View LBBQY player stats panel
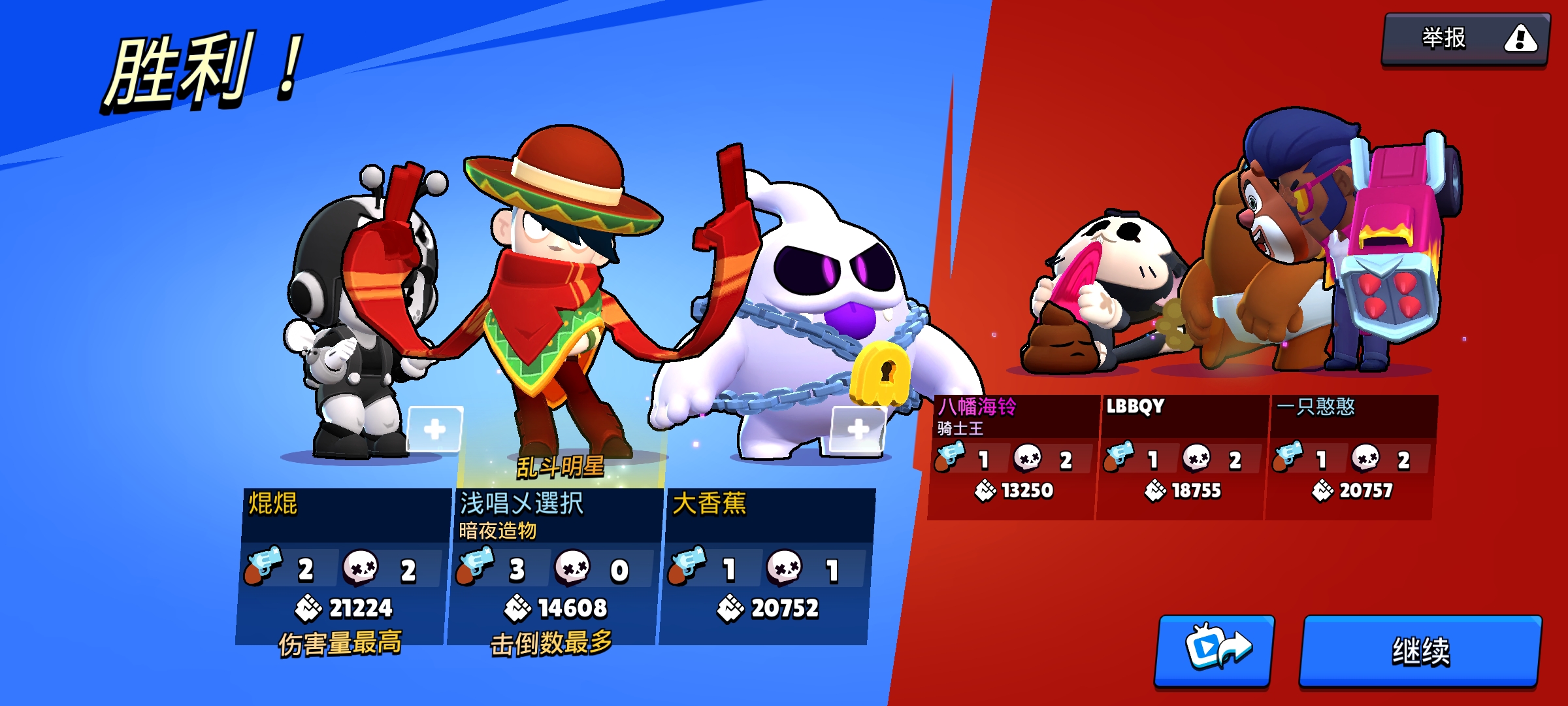Viewport: 1568px width, 706px height. [1182, 456]
